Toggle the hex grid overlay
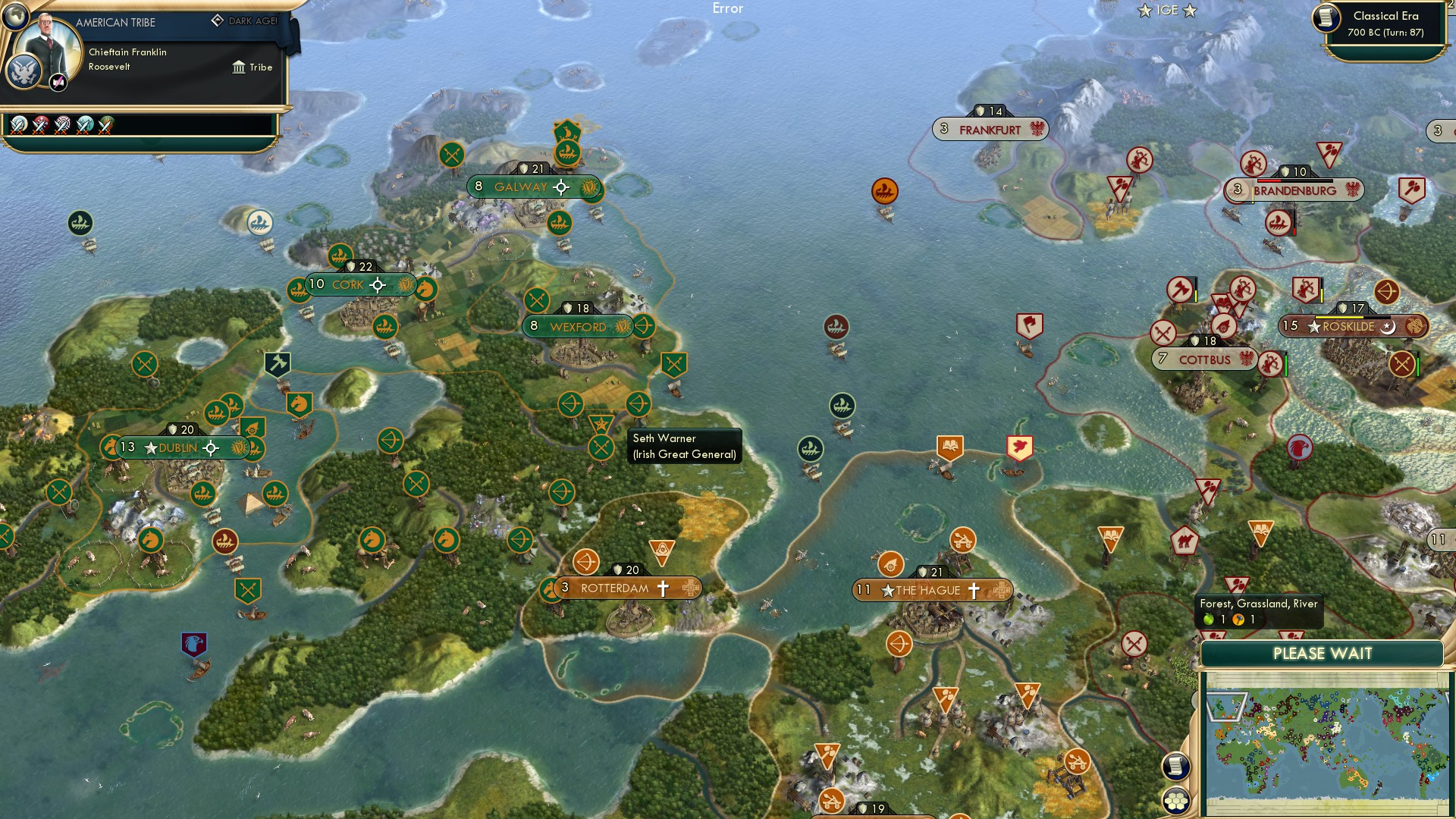Image resolution: width=1456 pixels, height=819 pixels. pyautogui.click(x=1175, y=802)
